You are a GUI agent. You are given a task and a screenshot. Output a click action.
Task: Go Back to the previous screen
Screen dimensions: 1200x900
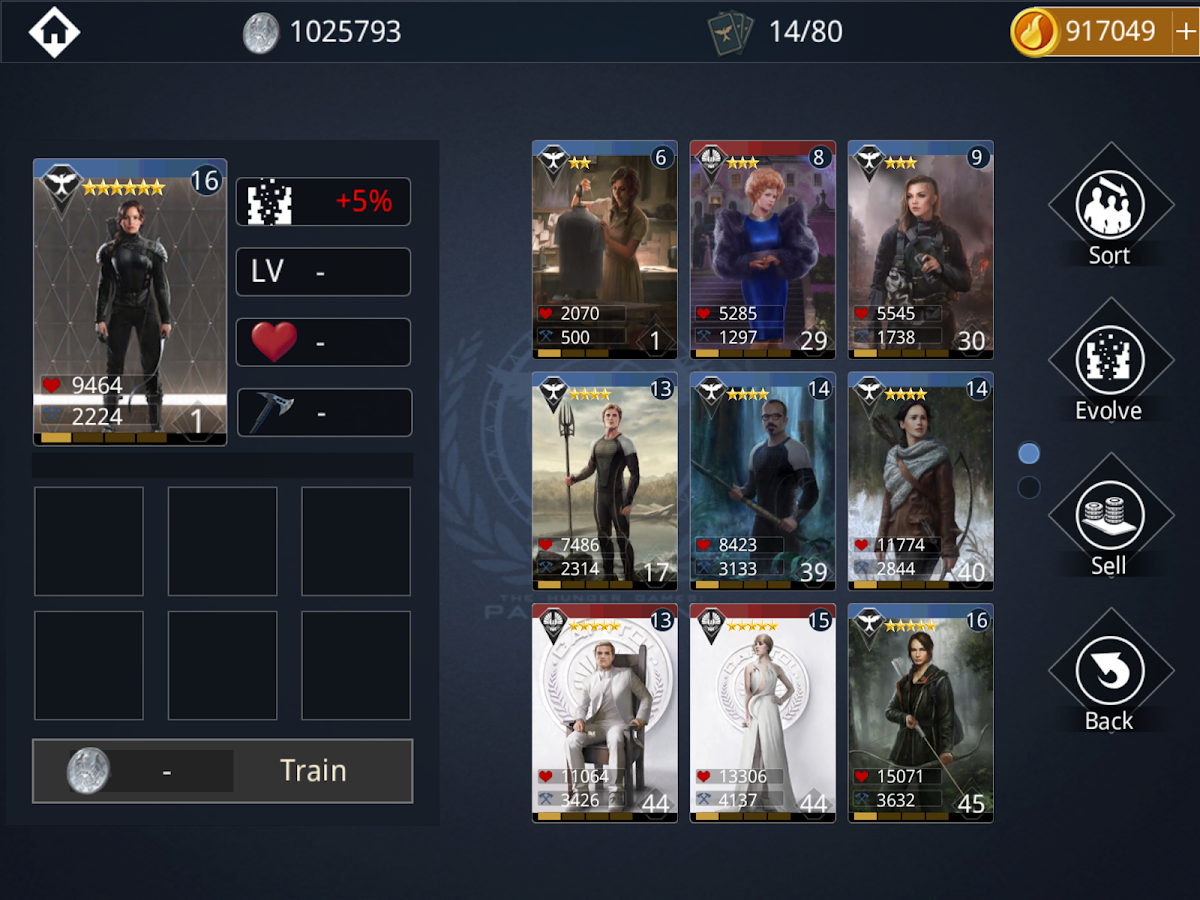point(1109,676)
